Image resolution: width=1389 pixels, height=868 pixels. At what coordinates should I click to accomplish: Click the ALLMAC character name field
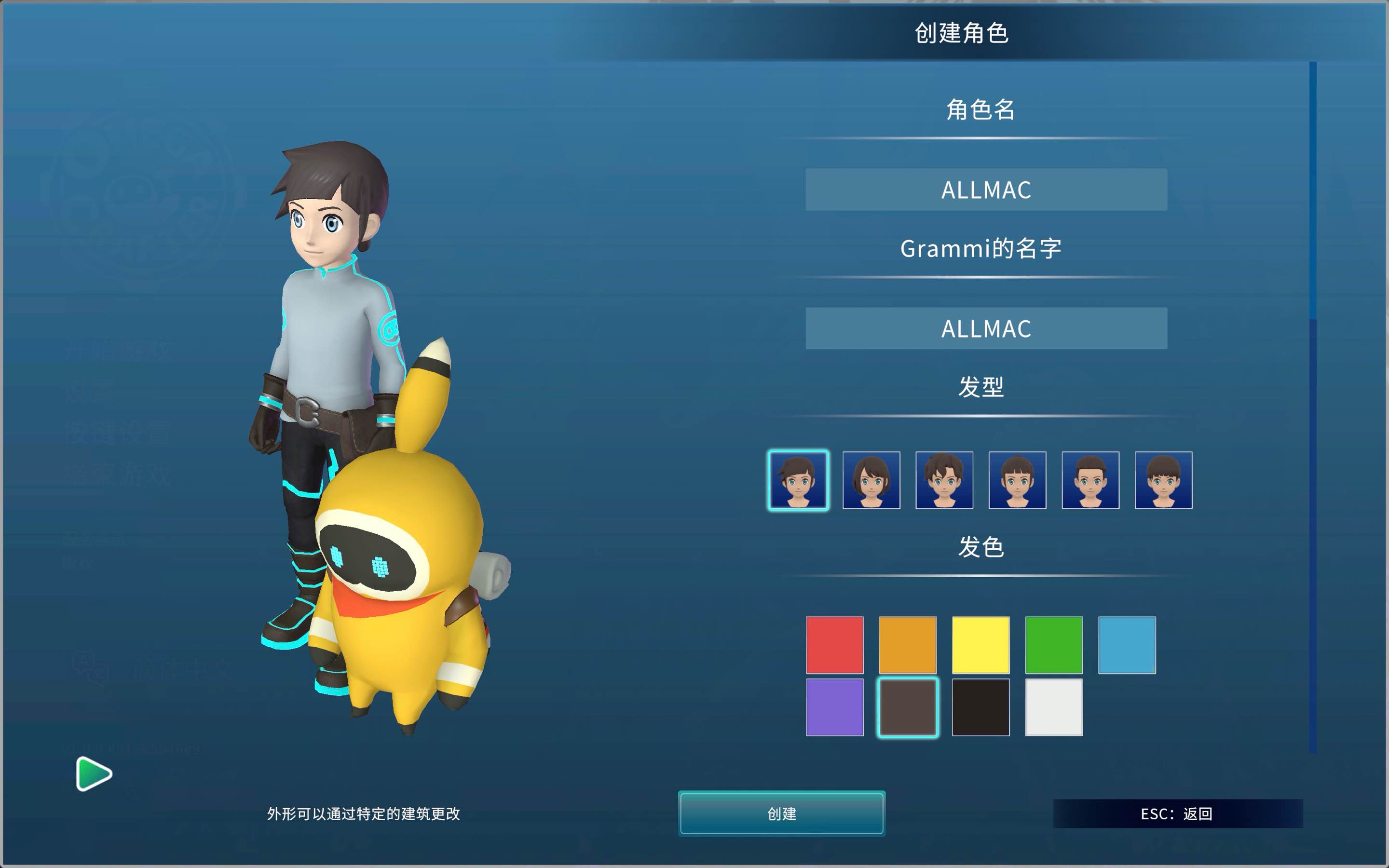pos(985,190)
